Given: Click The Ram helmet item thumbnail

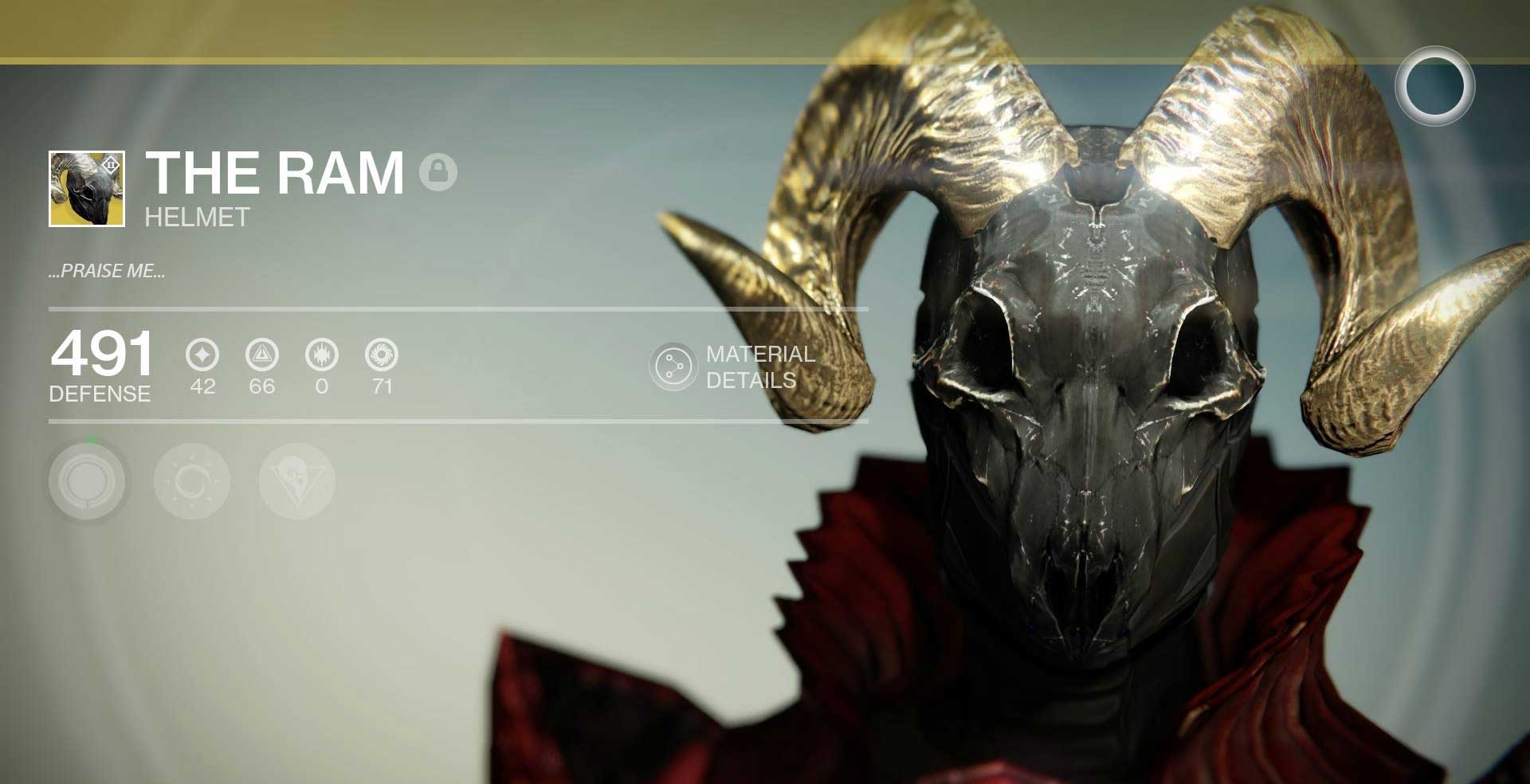Looking at the screenshot, I should click(x=87, y=189).
